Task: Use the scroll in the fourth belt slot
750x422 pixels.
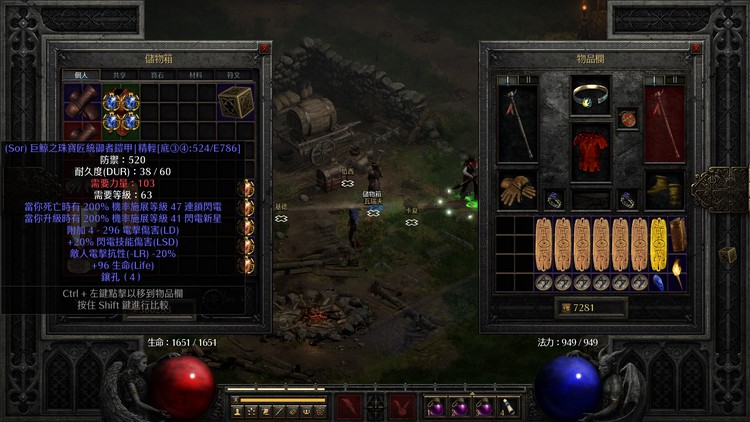Action: click(x=508, y=407)
